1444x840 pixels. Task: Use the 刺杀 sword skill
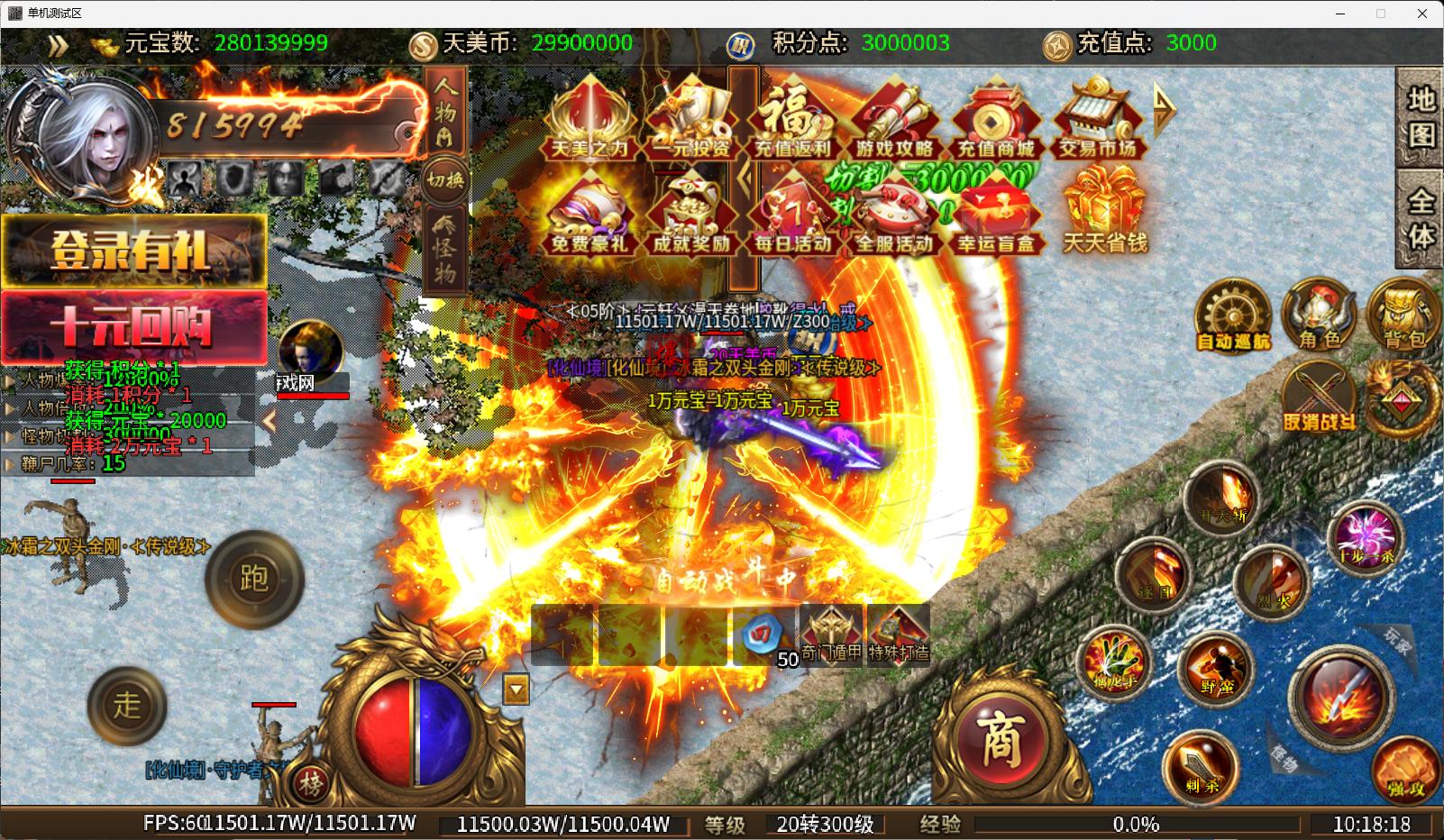click(1202, 765)
